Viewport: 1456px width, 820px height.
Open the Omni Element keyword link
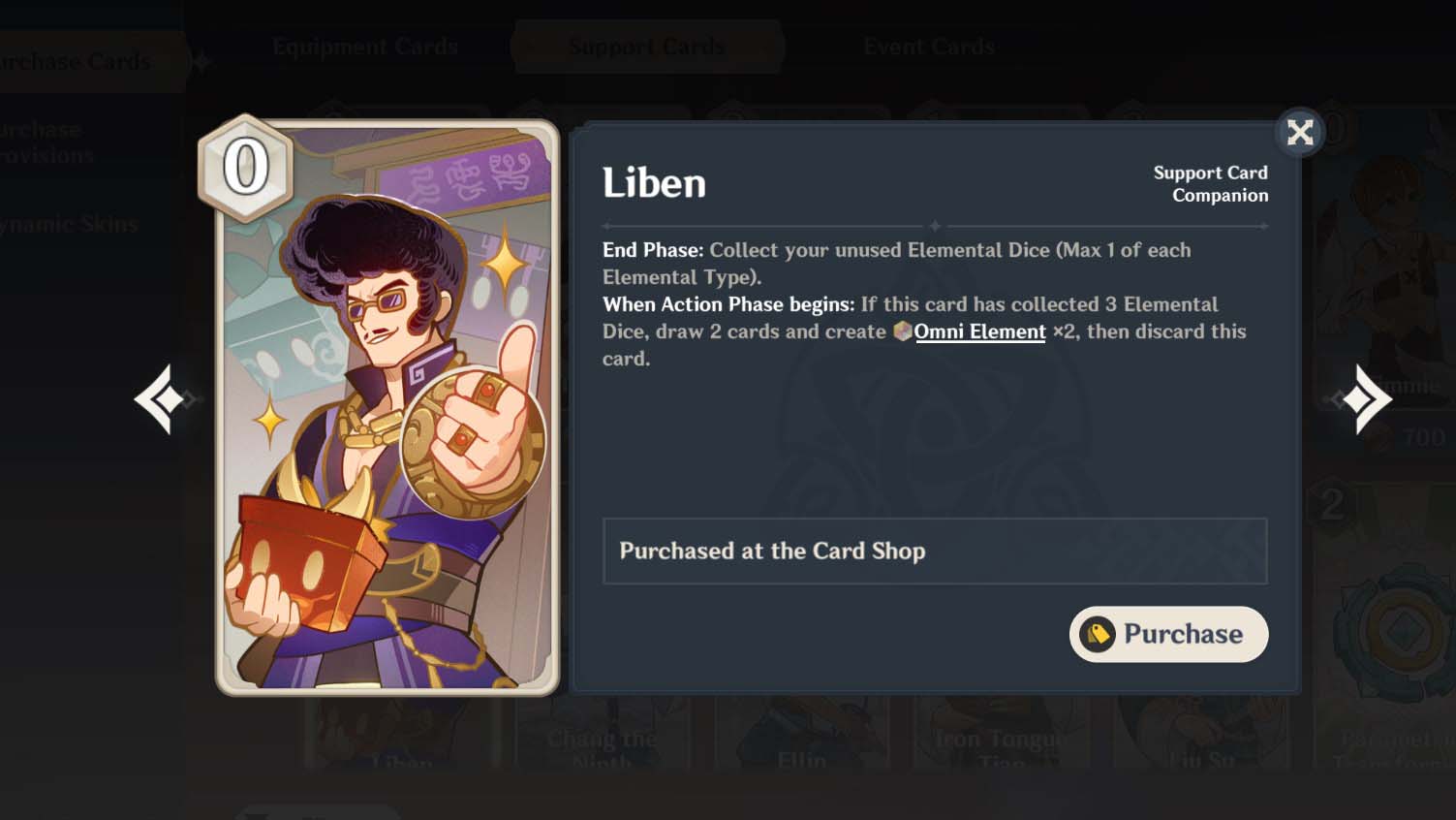pos(979,331)
